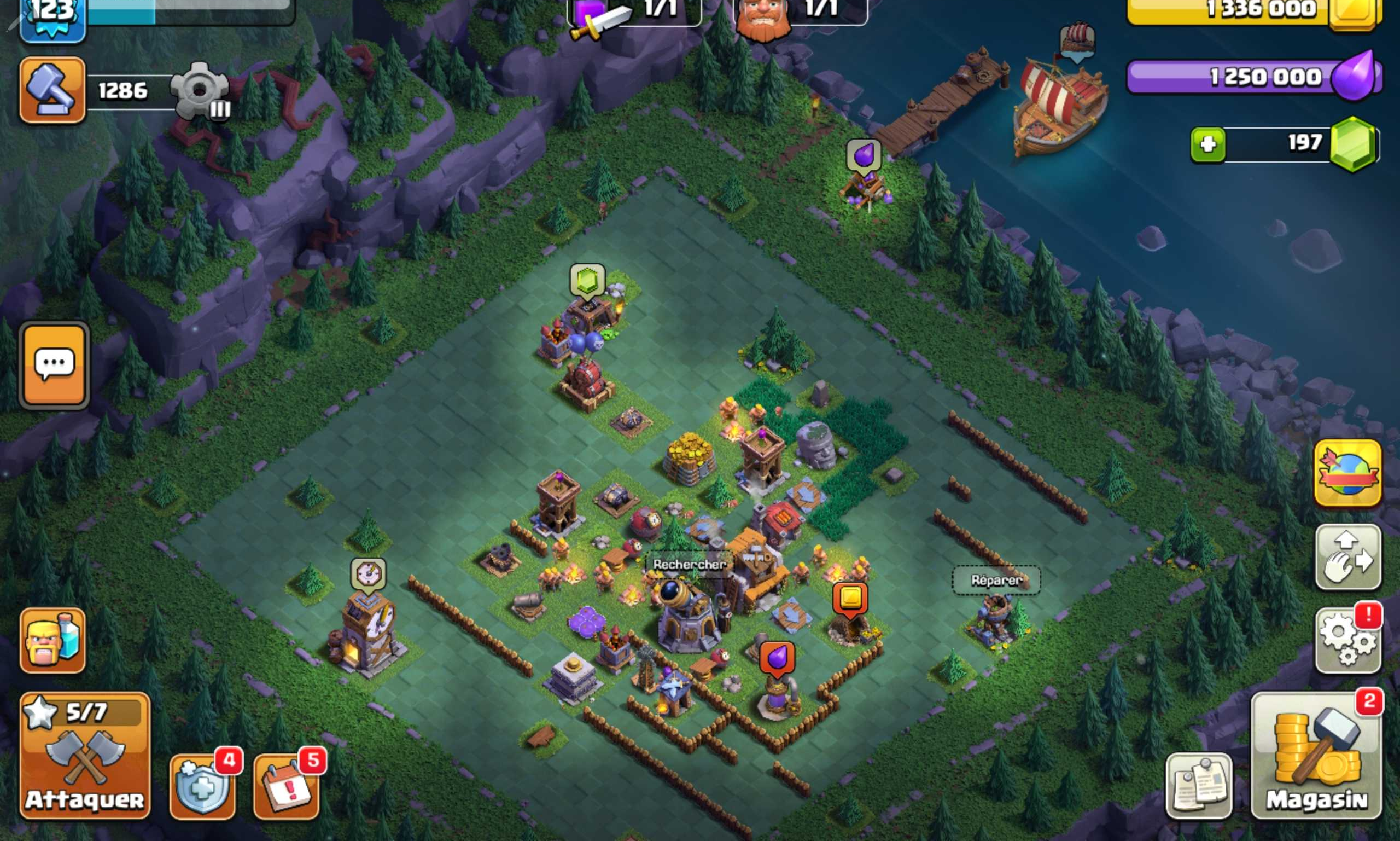Screen dimensions: 1400x841
Task: Open the events calendar button
Action: coord(287,787)
